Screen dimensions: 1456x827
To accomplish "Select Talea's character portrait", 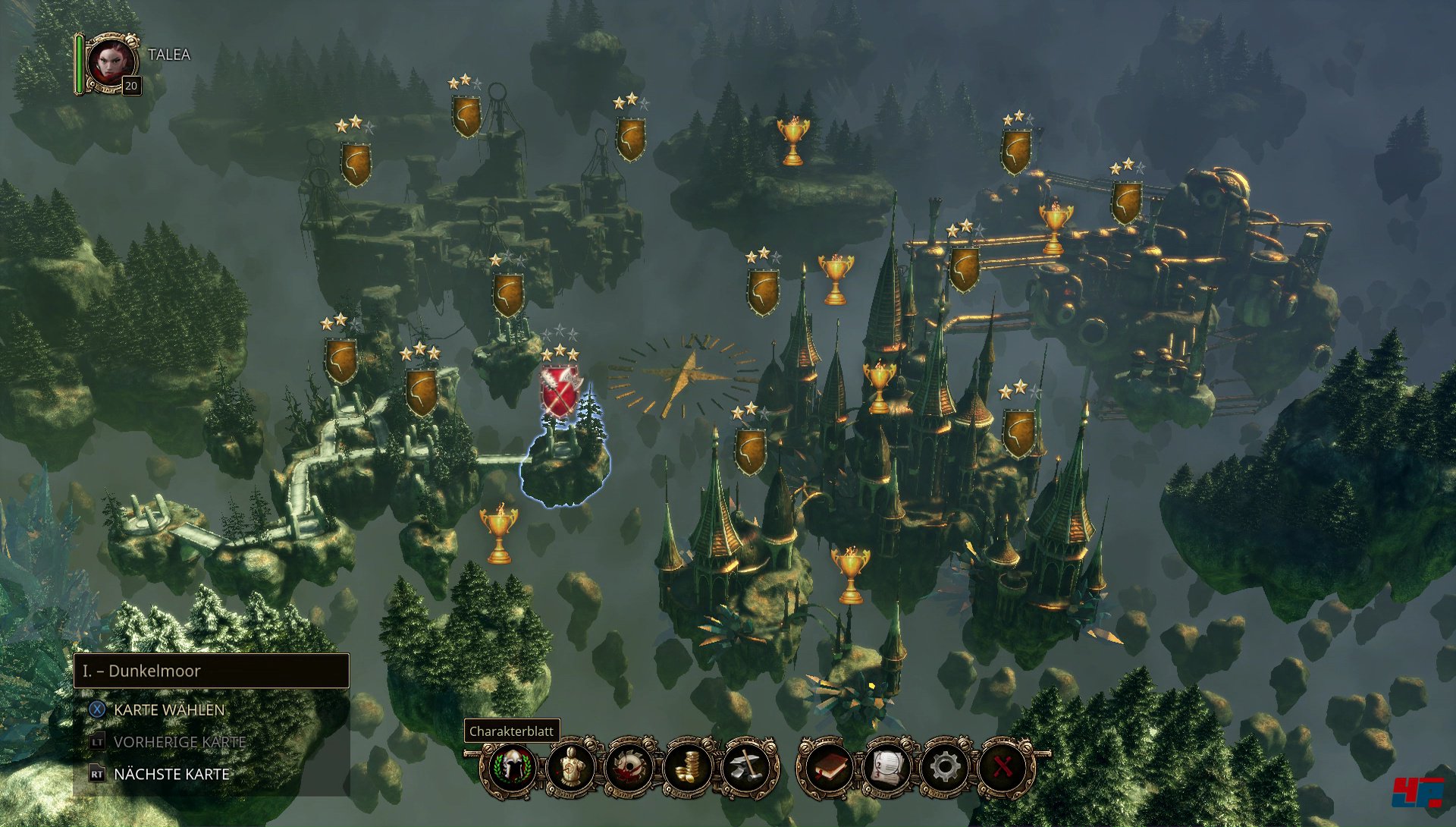I will [x=111, y=63].
